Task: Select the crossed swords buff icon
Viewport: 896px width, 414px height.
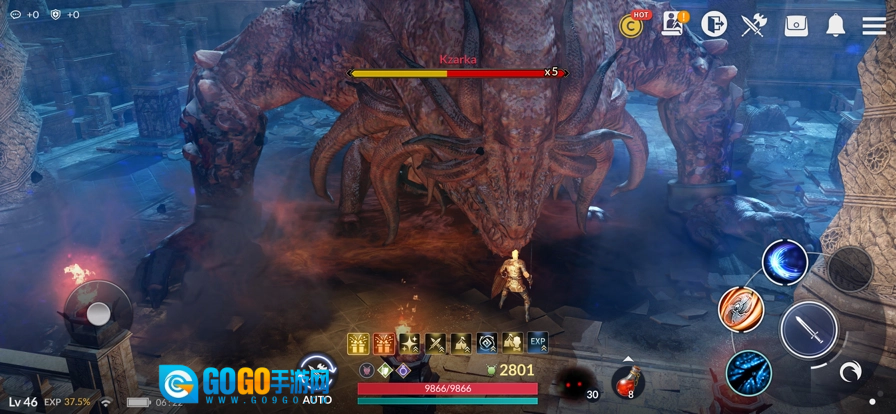Action: [x=435, y=344]
